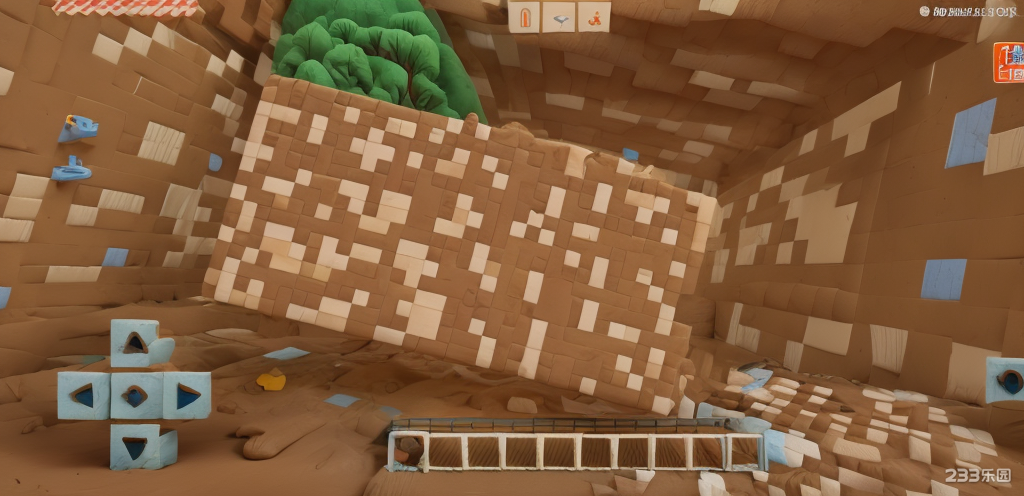This screenshot has height=496, width=1024.
Task: Tap the D-pad left arrow
Action: pyautogui.click(x=82, y=395)
